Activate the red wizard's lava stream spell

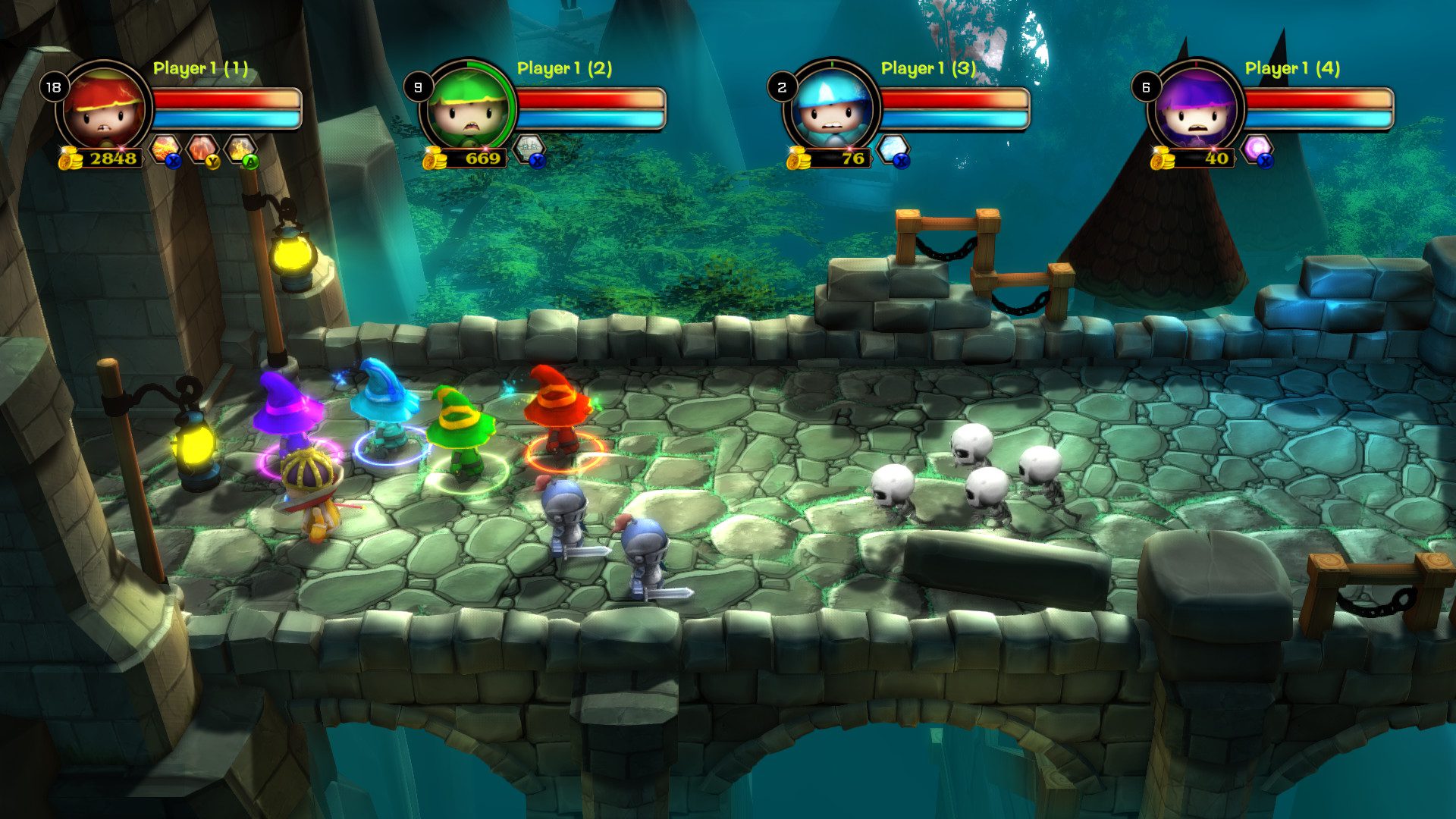click(x=165, y=149)
